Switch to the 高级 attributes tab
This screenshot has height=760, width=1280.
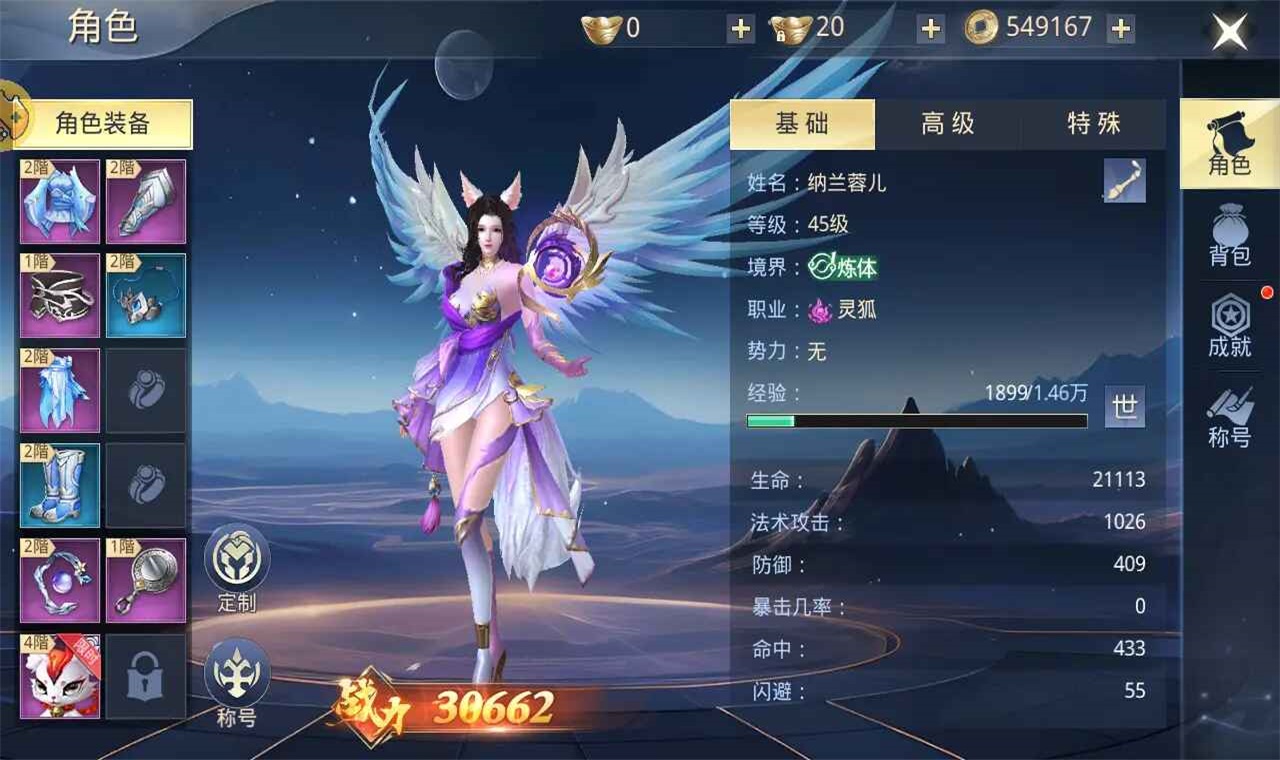tap(947, 124)
